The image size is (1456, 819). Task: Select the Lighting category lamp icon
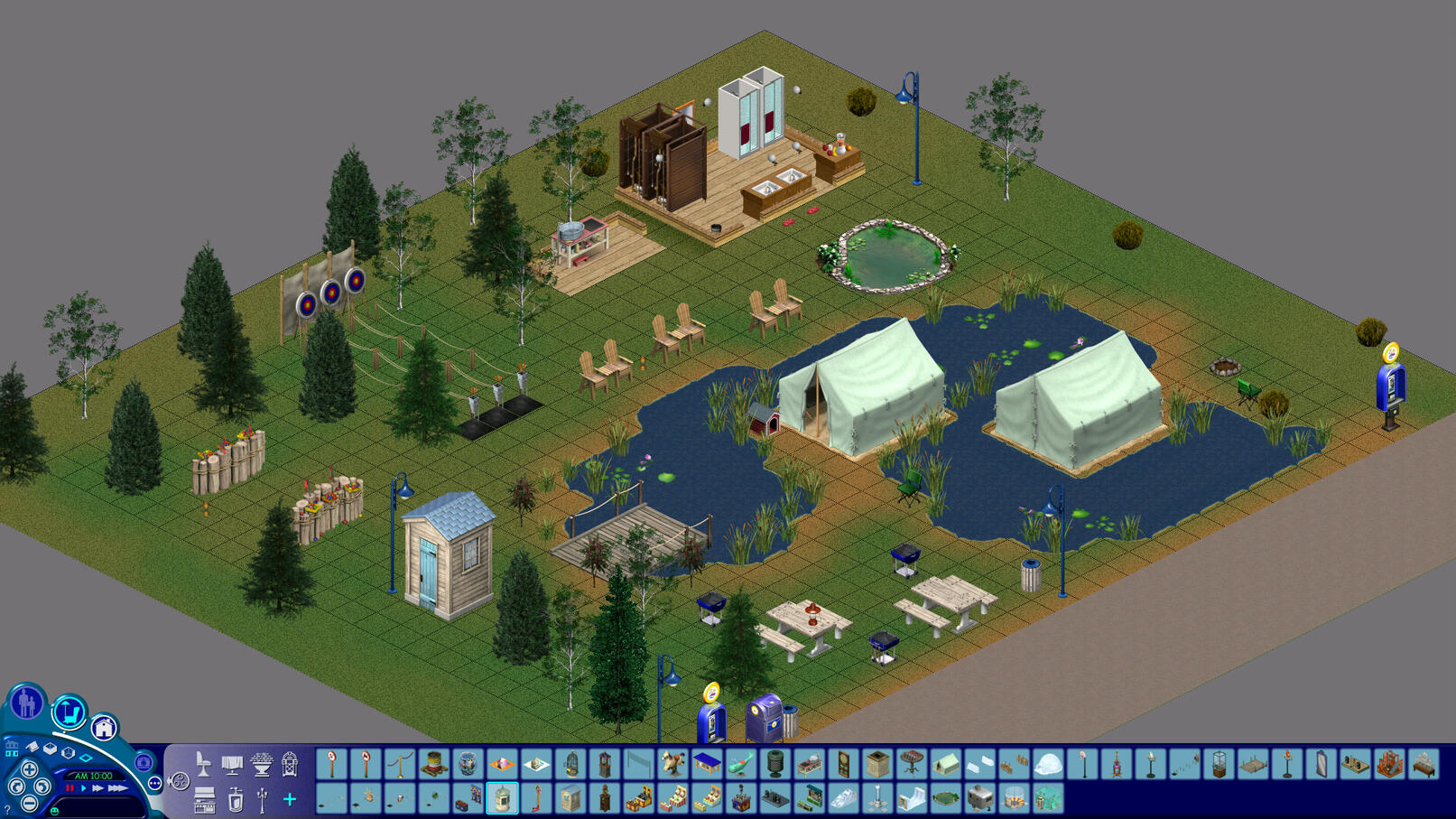(262, 799)
